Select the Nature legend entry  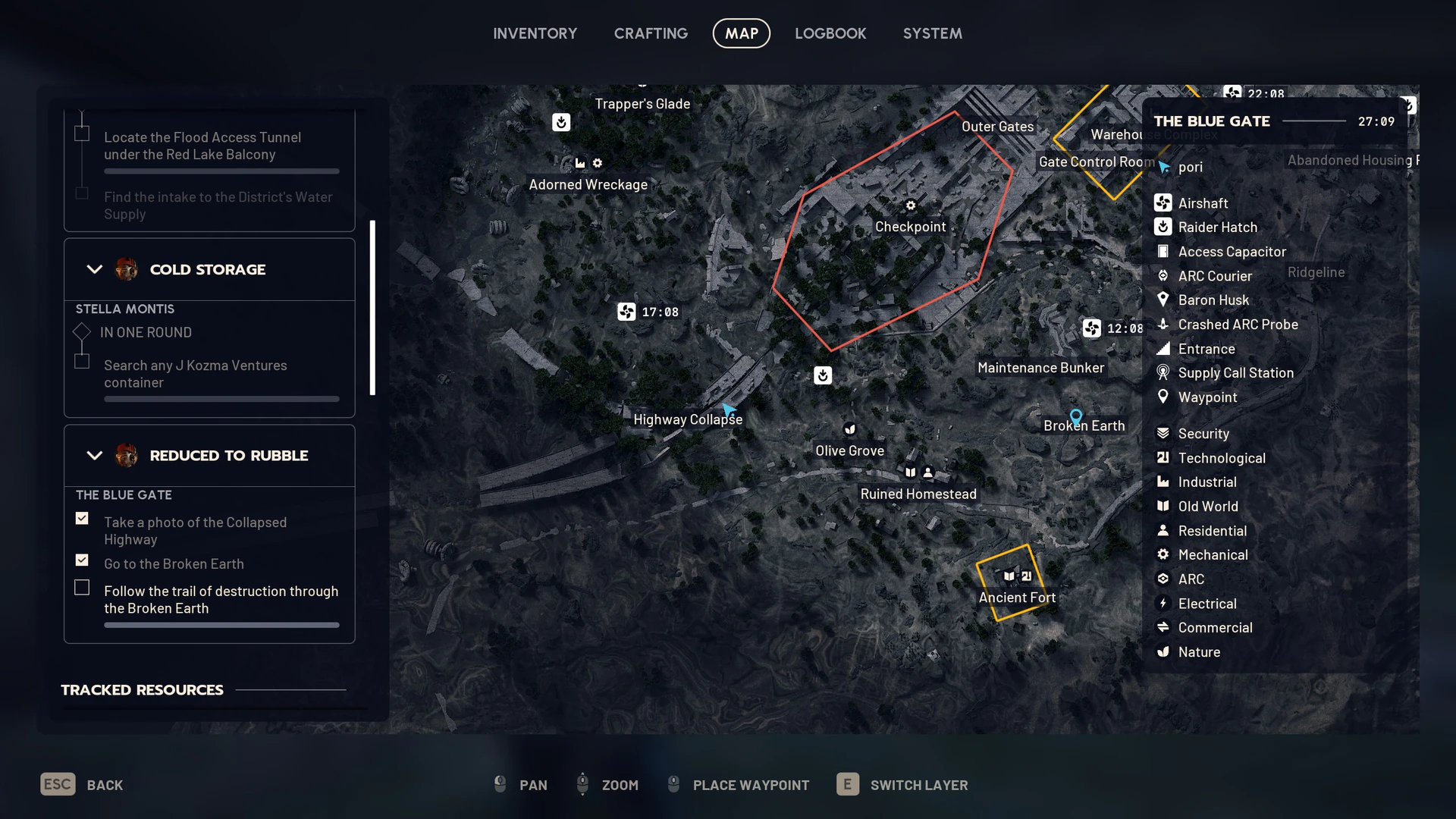coord(1199,652)
